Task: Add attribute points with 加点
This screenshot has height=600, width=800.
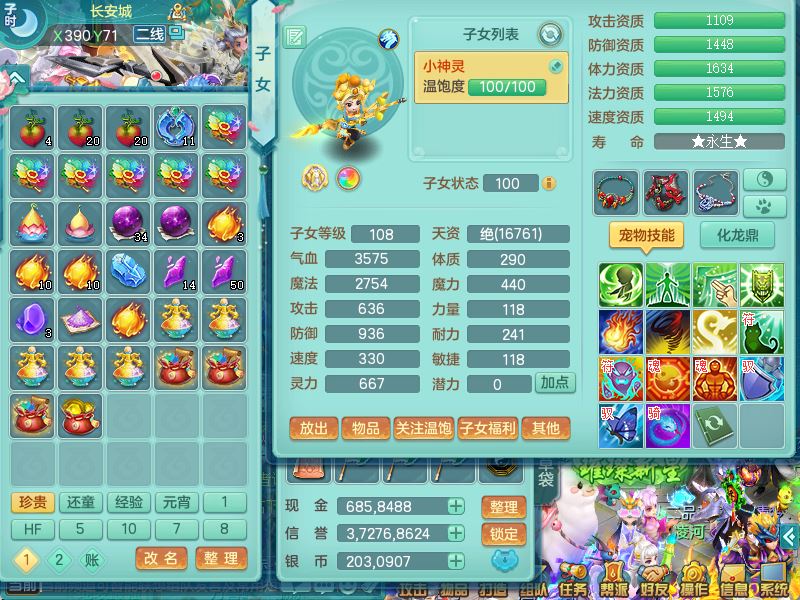Action: coord(554,383)
